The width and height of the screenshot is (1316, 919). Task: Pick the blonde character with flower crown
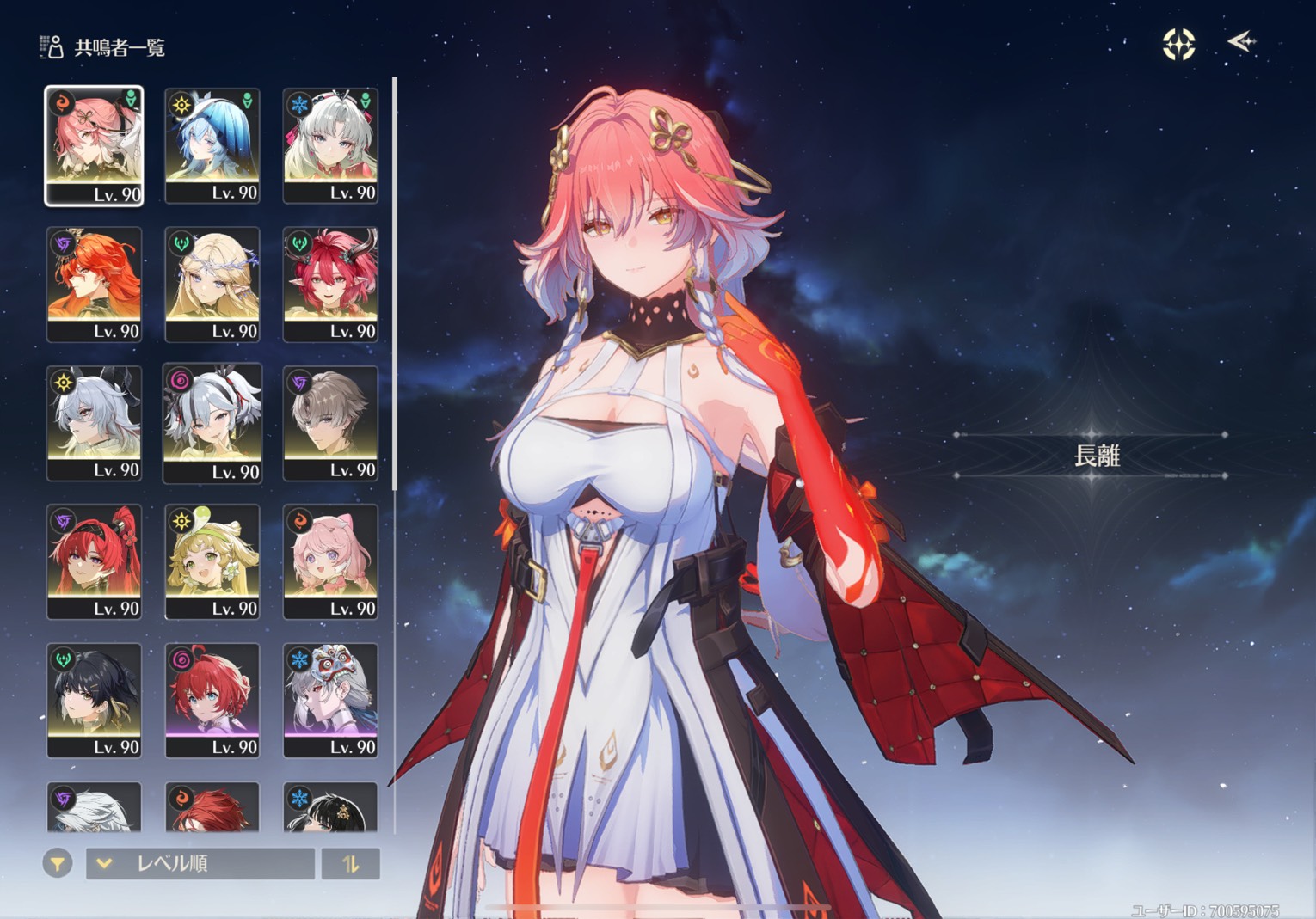coord(212,284)
